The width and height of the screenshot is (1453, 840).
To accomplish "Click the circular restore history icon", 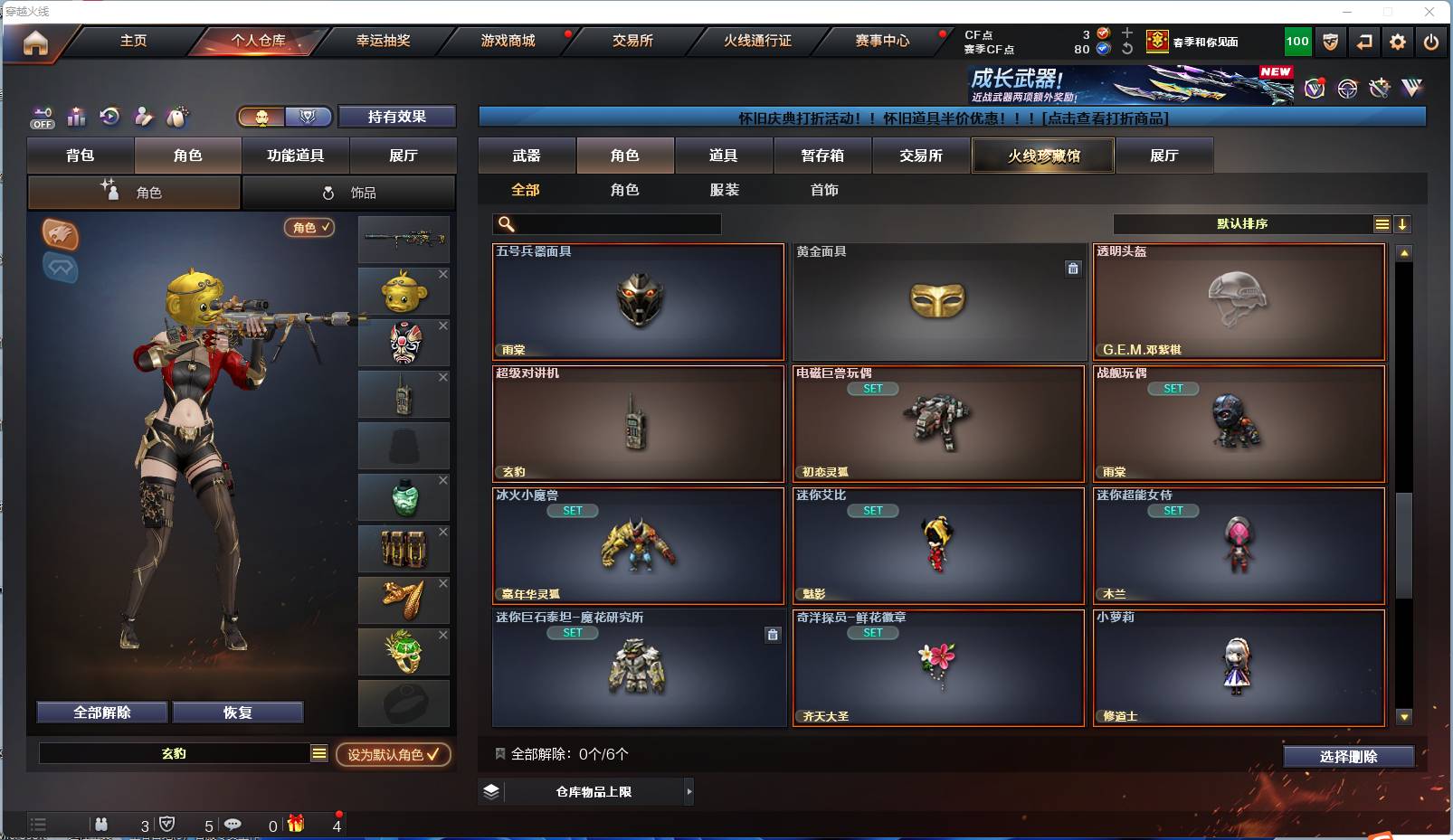I will (109, 116).
